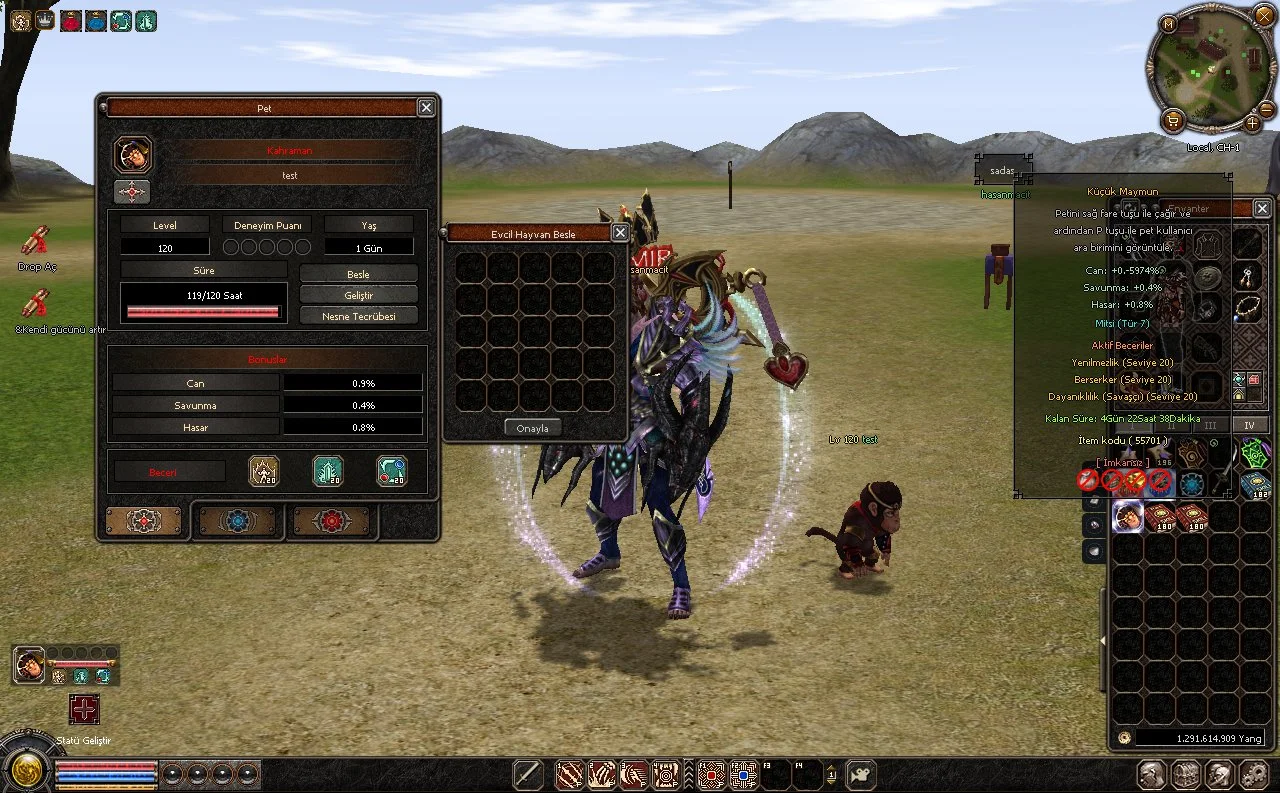Image resolution: width=1280 pixels, height=793 pixels.
Task: Click the Statü Geliştir red cross icon
Action: pyautogui.click(x=84, y=709)
